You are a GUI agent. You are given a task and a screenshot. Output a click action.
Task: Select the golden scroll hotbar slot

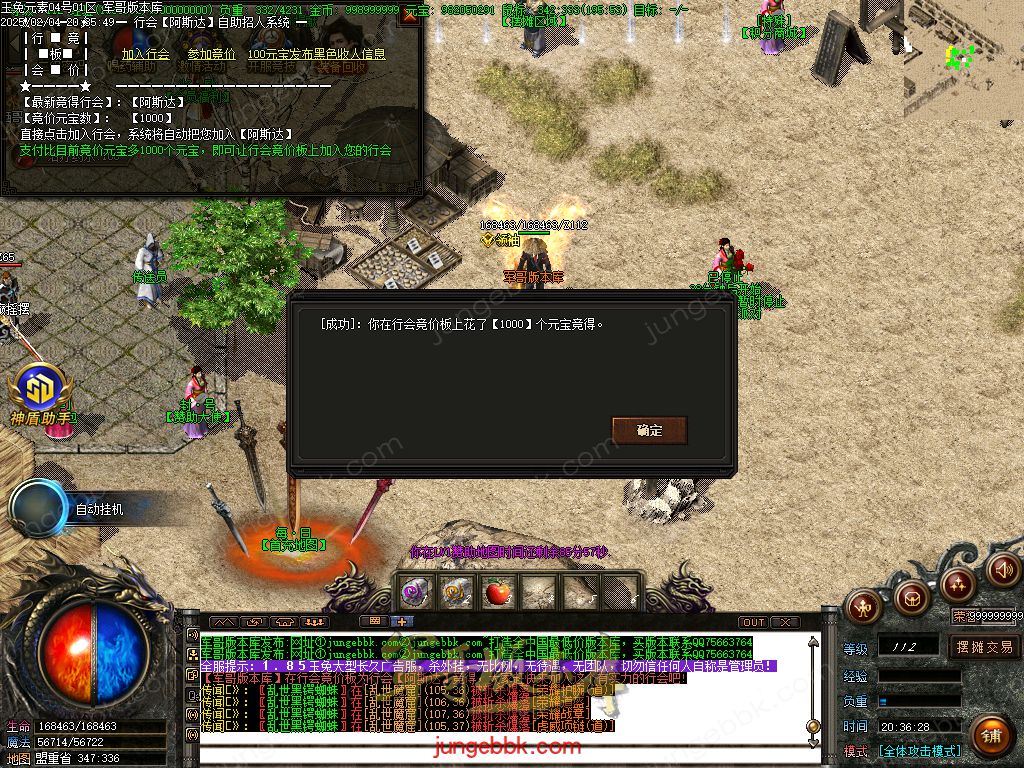point(457,592)
